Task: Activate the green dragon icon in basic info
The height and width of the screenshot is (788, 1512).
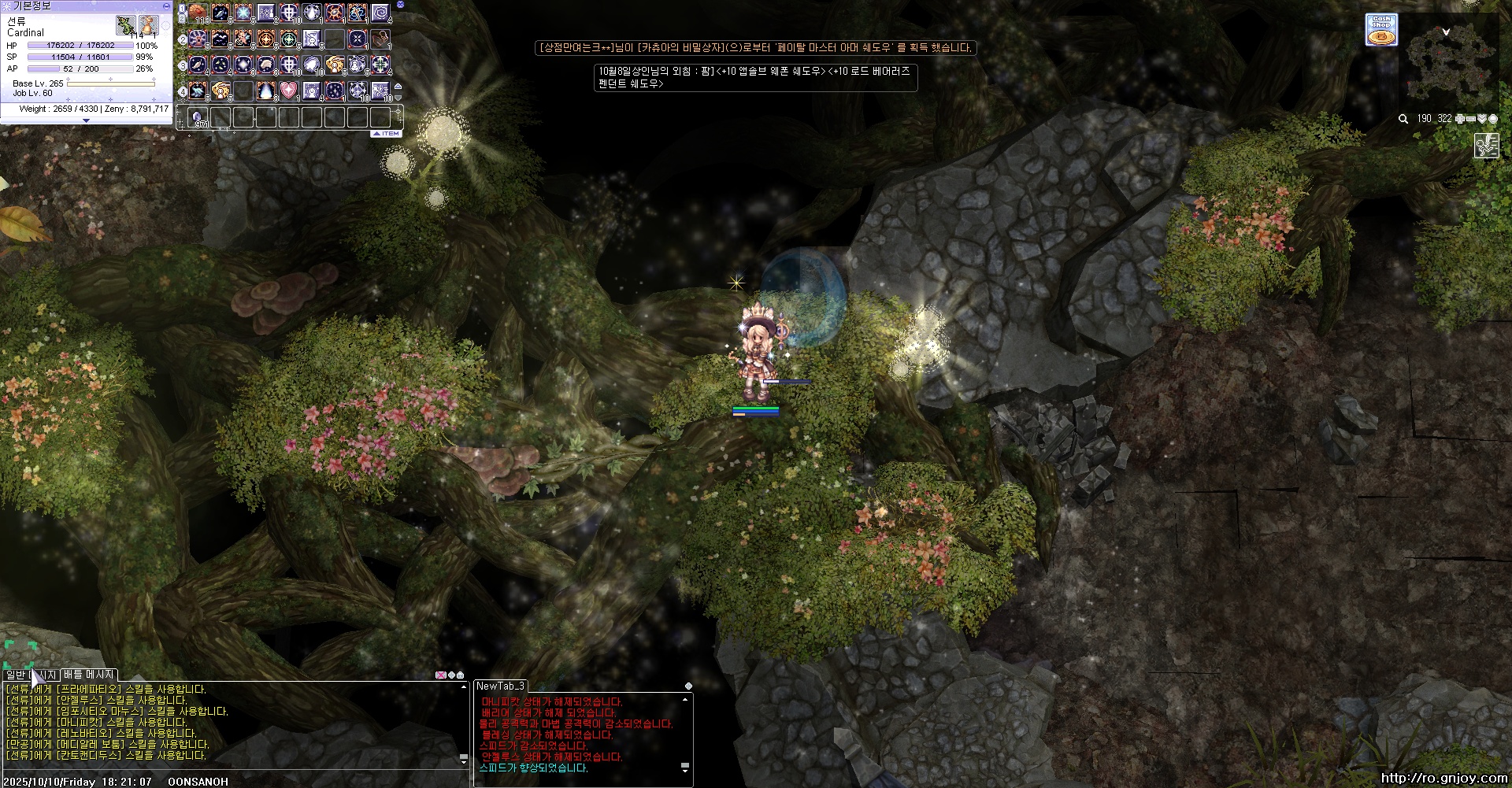Action: [125, 25]
